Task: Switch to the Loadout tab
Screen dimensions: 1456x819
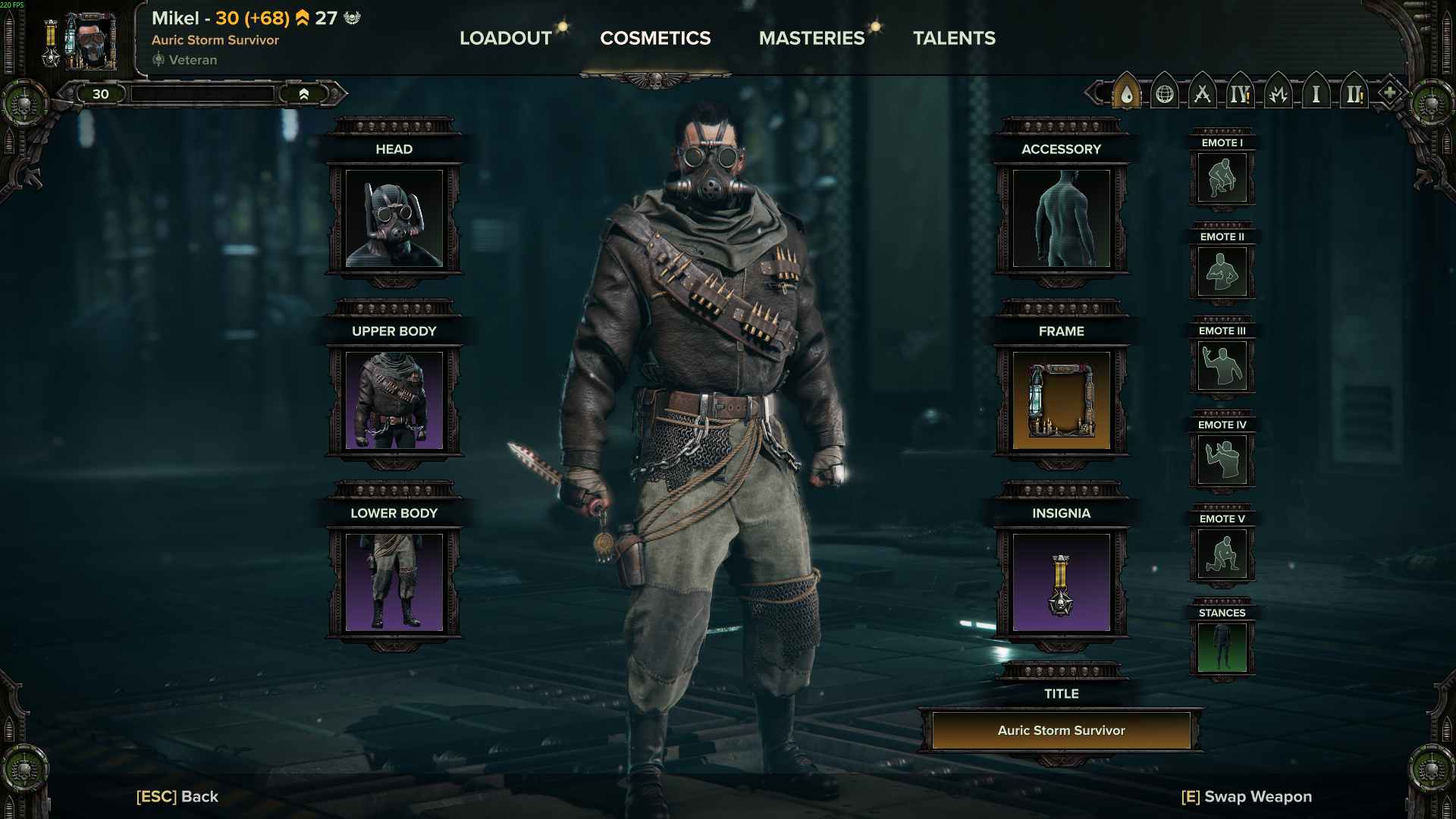Action: coord(506,38)
